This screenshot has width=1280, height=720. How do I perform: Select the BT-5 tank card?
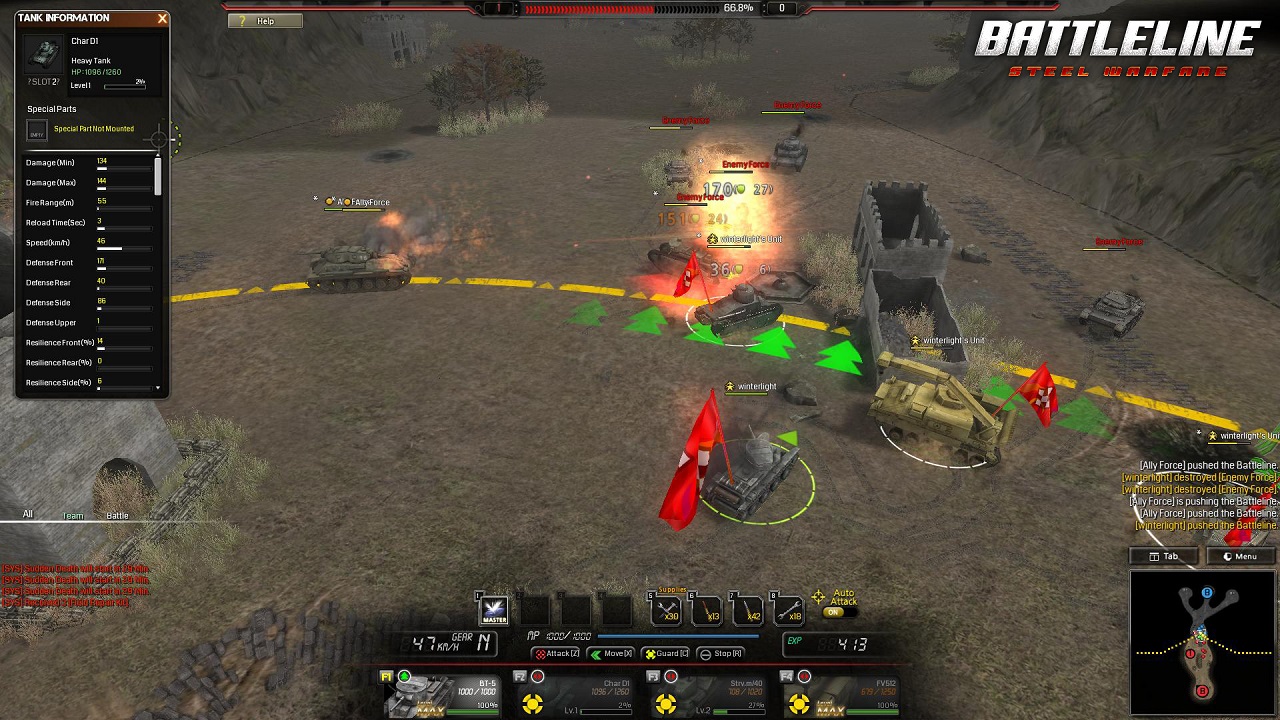point(444,694)
